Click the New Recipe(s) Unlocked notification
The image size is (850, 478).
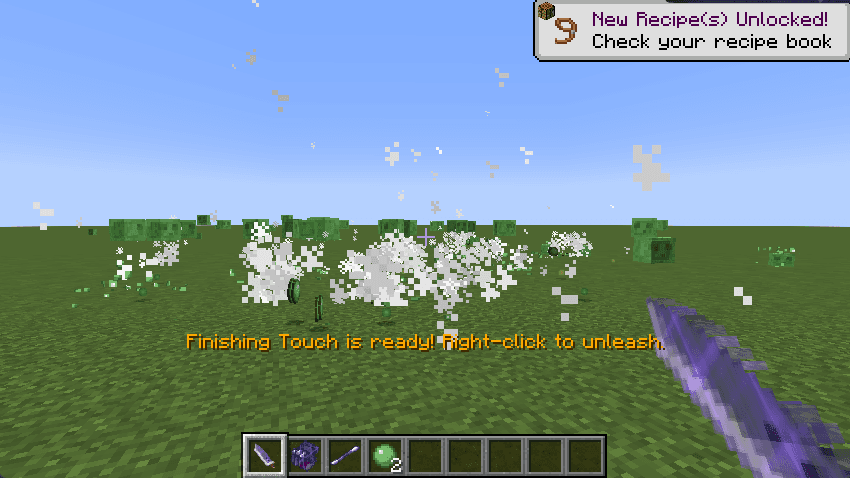pos(692,30)
